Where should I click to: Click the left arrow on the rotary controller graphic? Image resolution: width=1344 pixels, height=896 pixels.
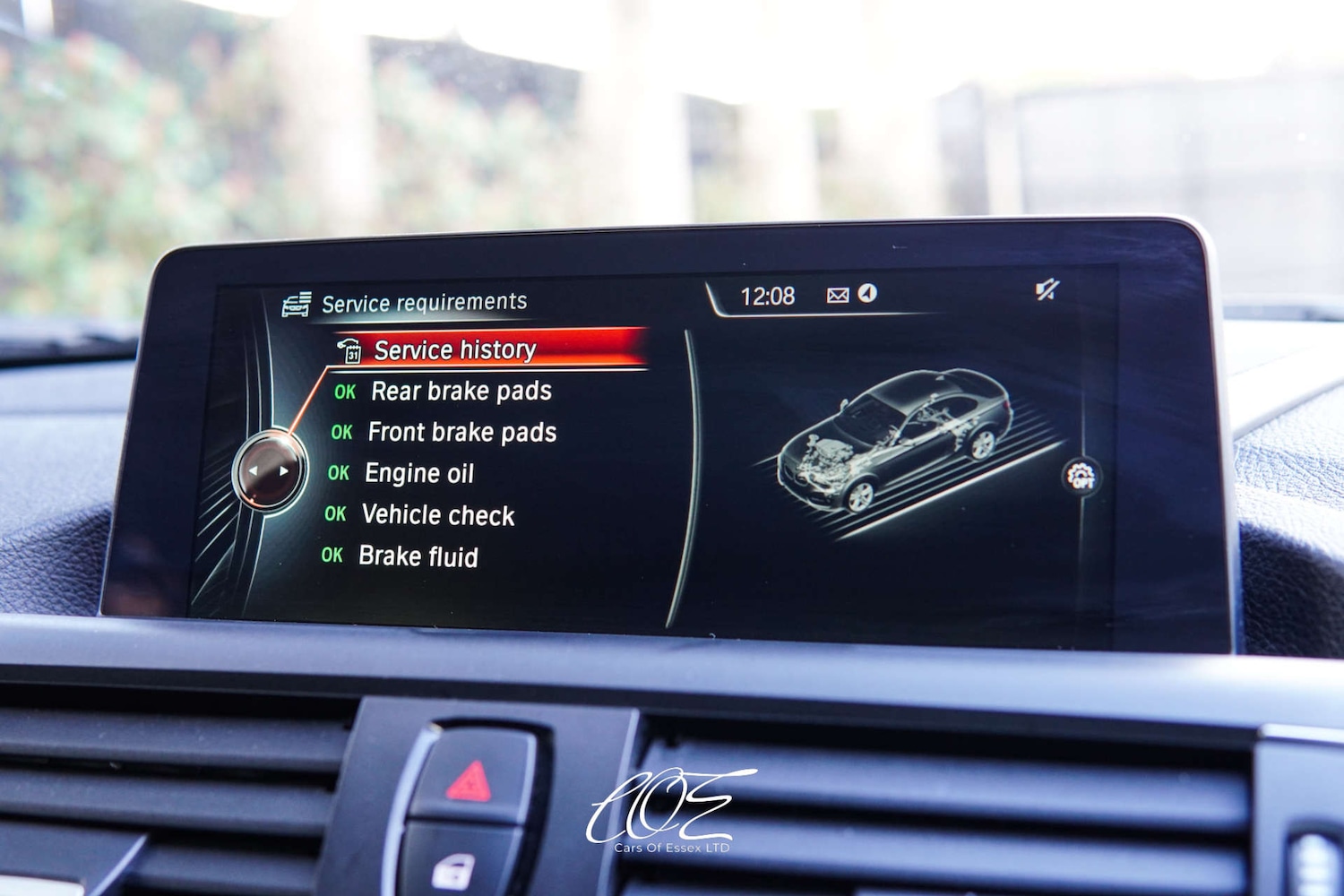pos(254,469)
